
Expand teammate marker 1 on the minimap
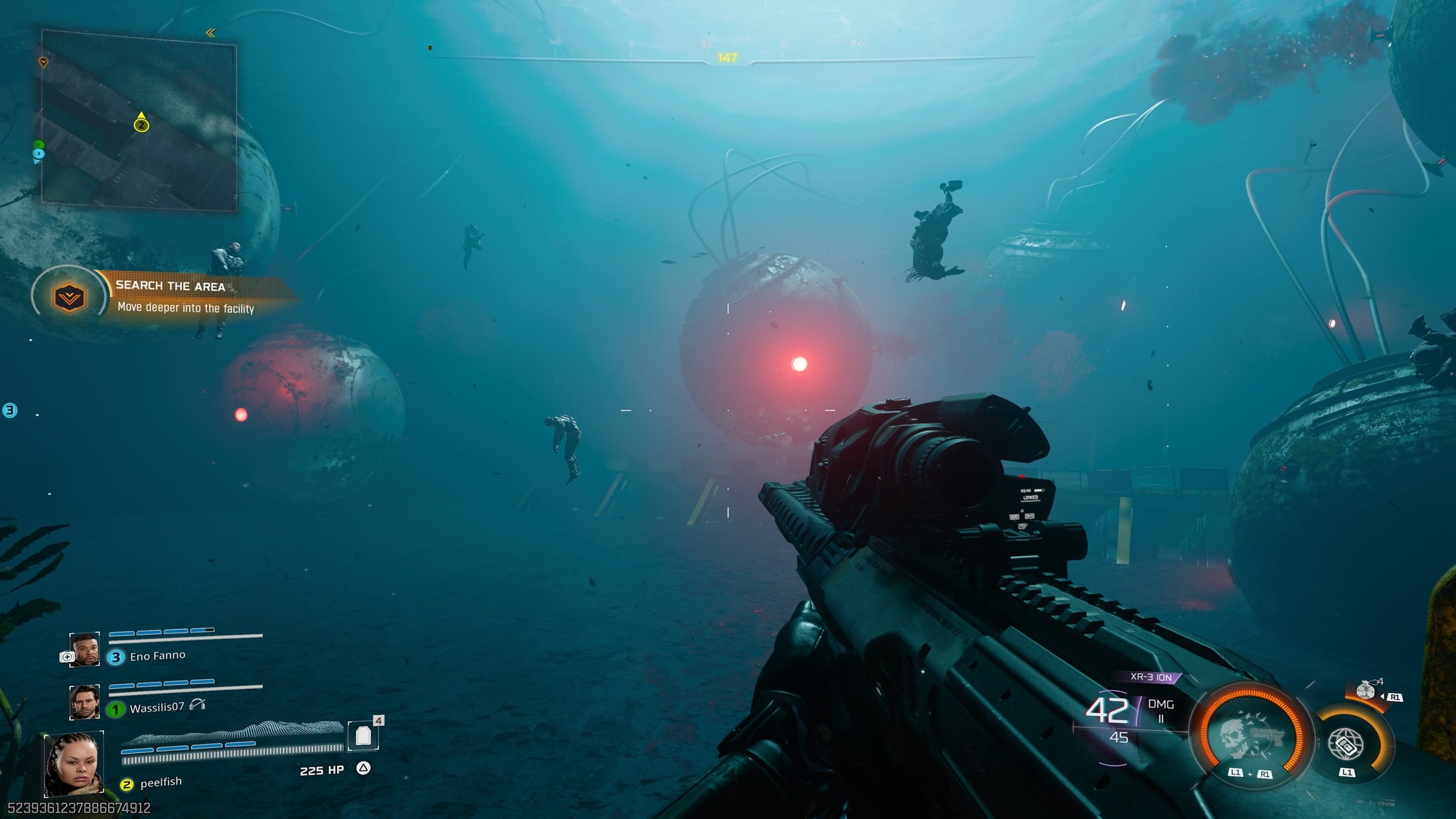38,144
